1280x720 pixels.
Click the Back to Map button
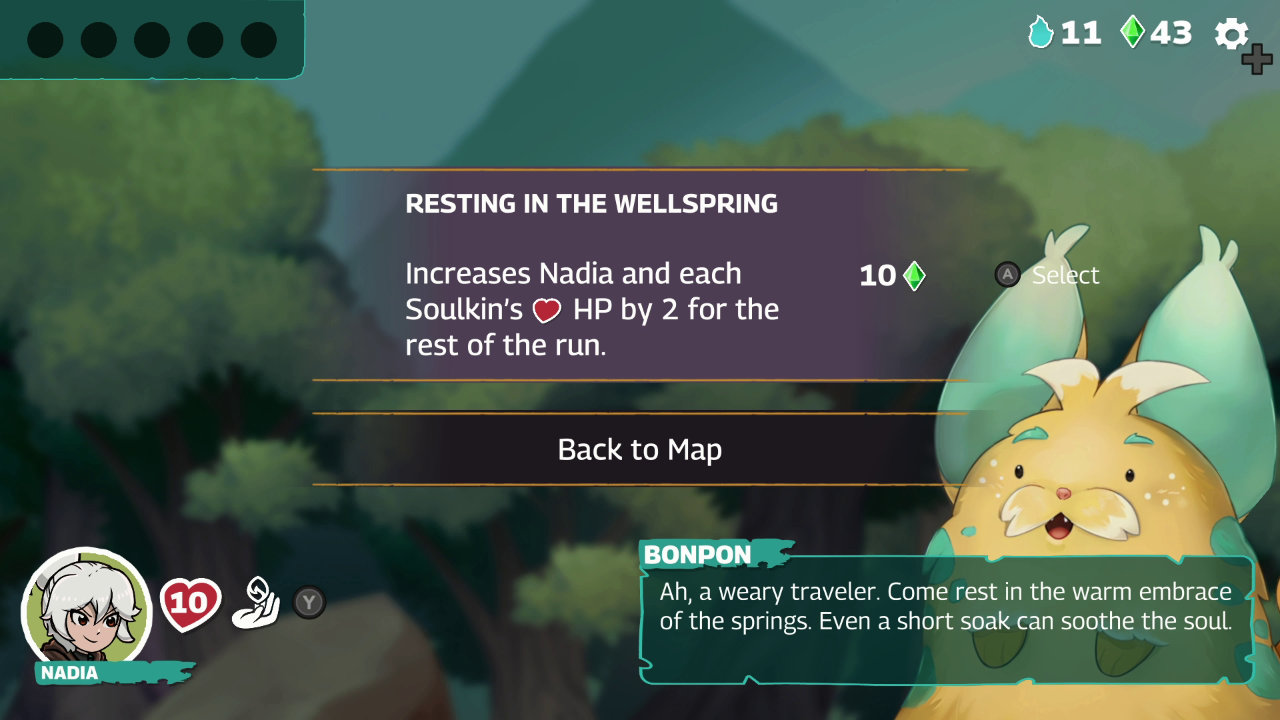tap(639, 450)
